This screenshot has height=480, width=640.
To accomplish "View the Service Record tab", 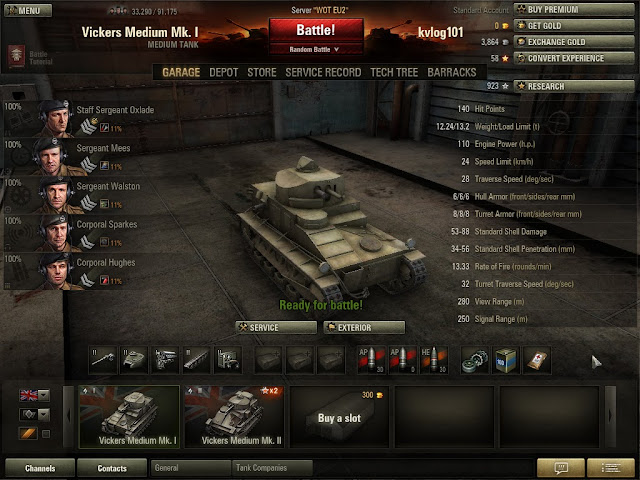I will click(323, 73).
